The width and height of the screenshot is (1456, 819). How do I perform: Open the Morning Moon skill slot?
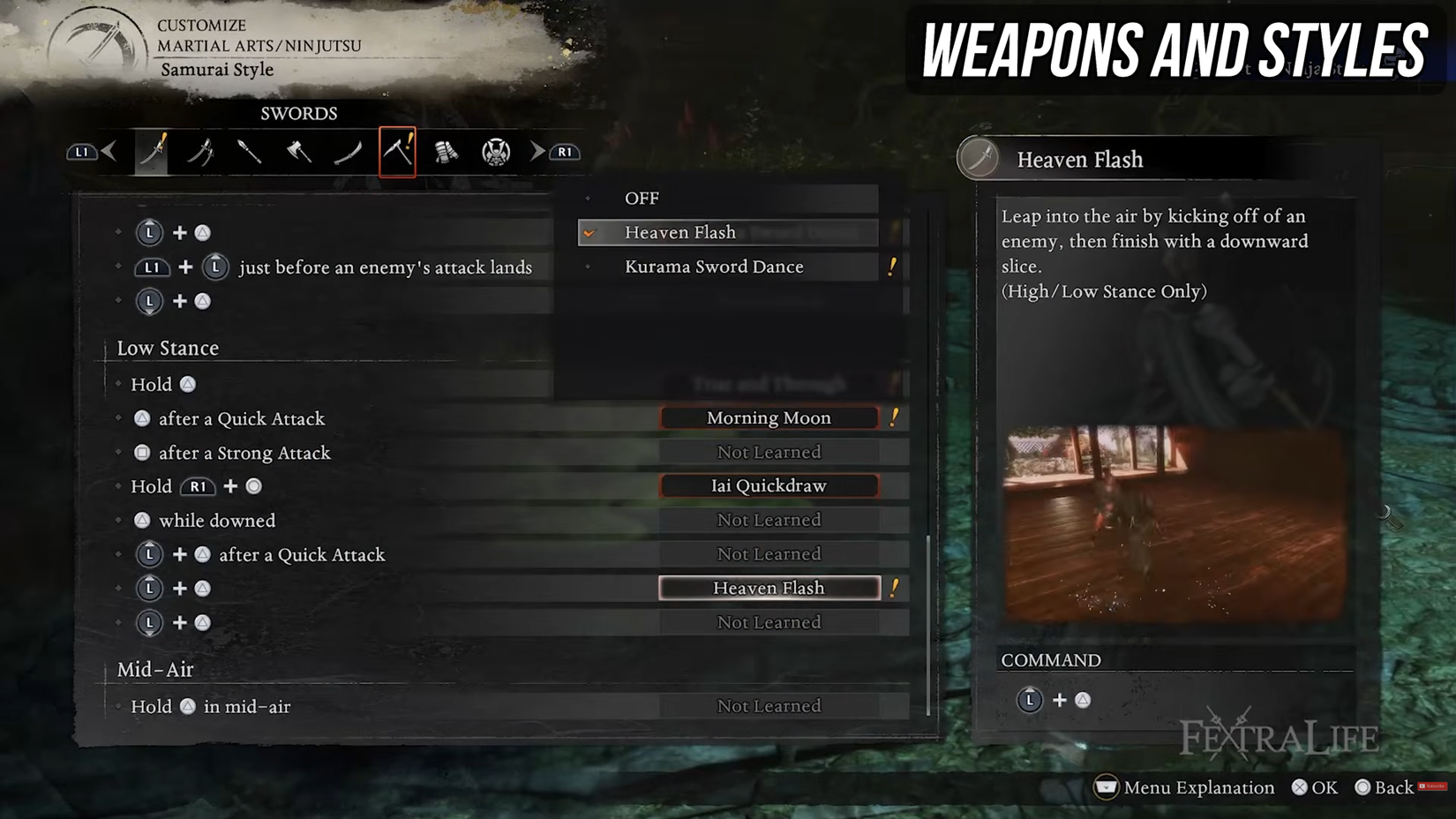tap(768, 417)
